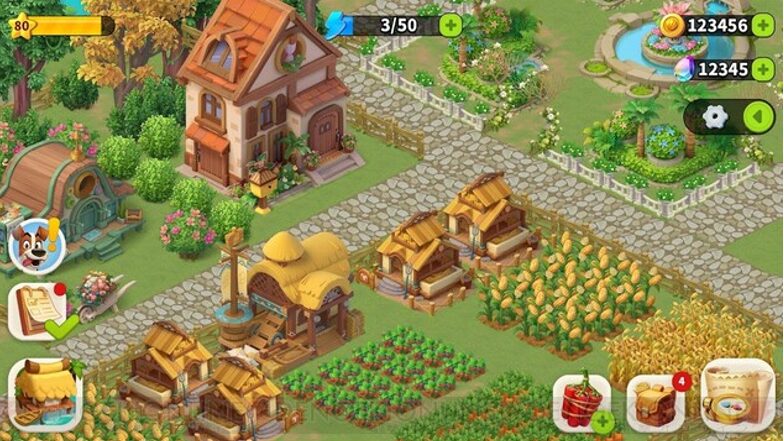
Task: Add more gems with the plus button
Action: pyautogui.click(x=763, y=69)
